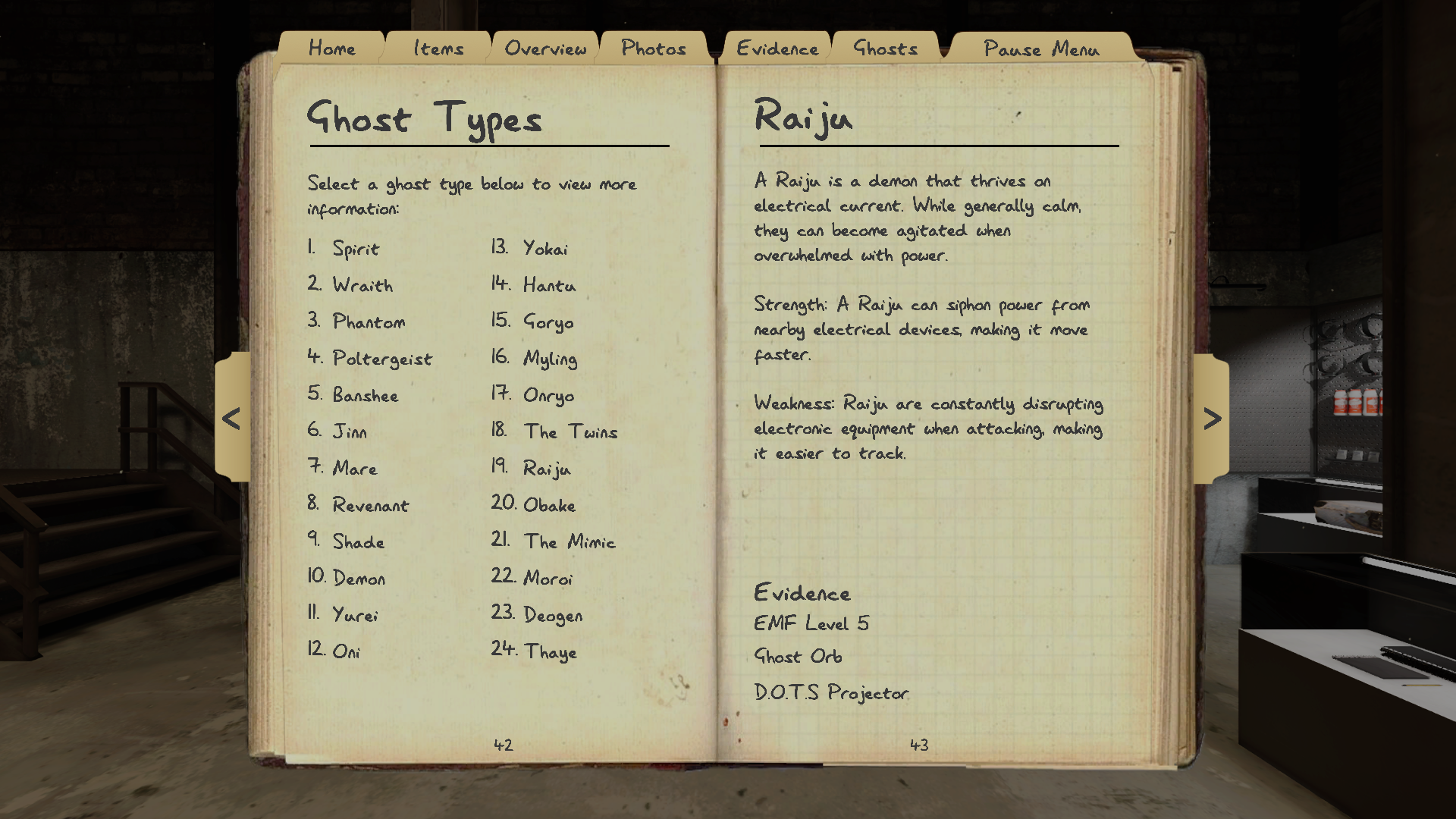View information about the Wraith
1456x819 pixels.
pyautogui.click(x=362, y=286)
